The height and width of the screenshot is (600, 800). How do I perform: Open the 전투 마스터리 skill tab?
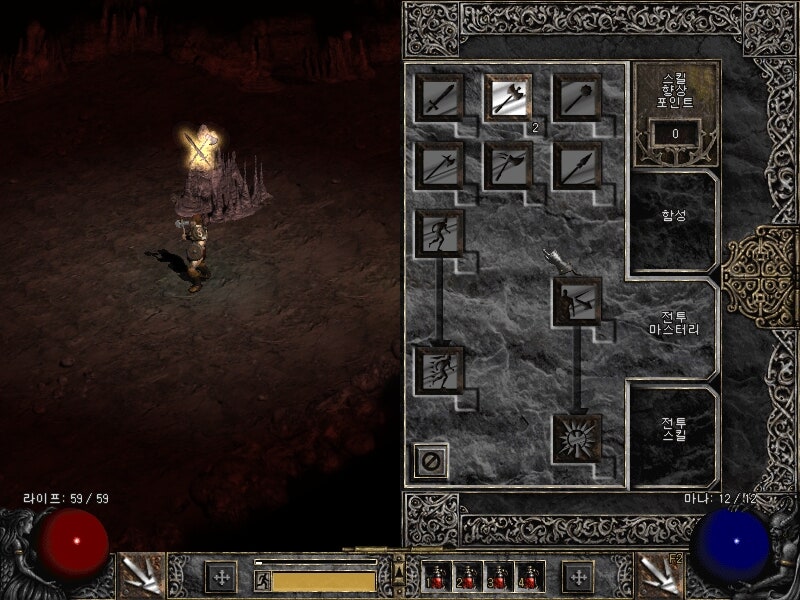pos(672,322)
